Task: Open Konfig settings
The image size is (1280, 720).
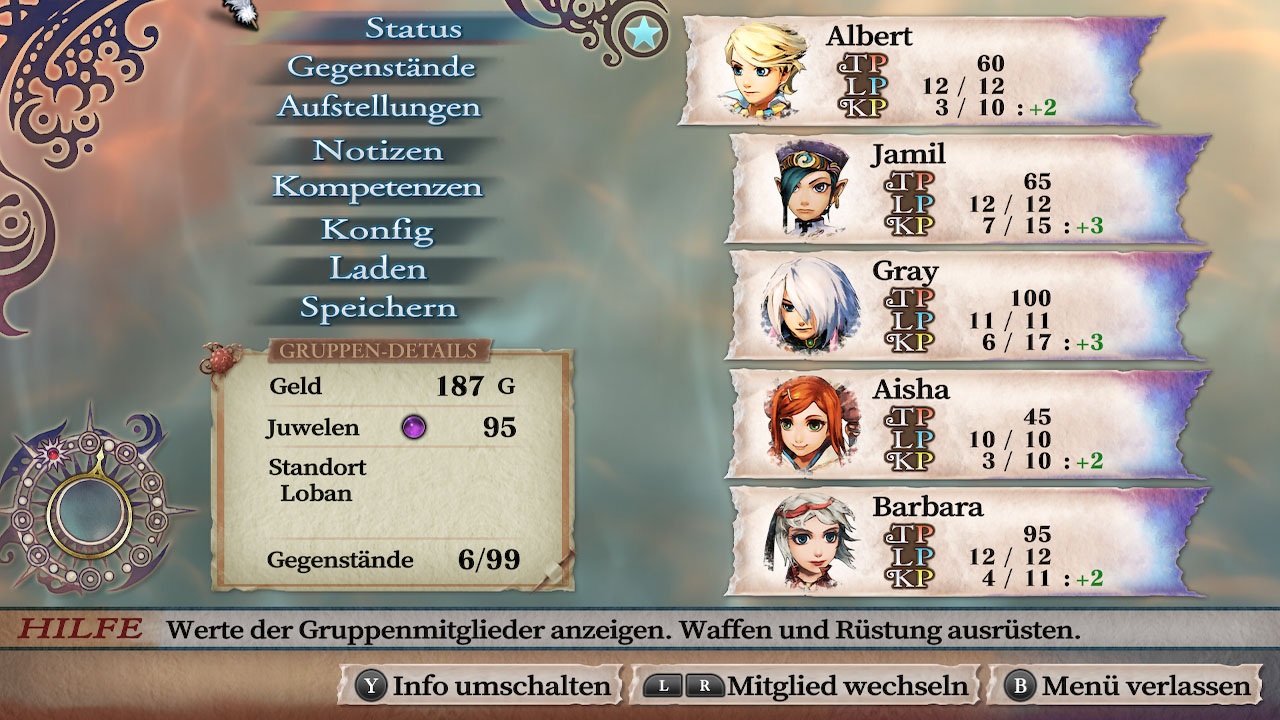Action: click(x=377, y=231)
